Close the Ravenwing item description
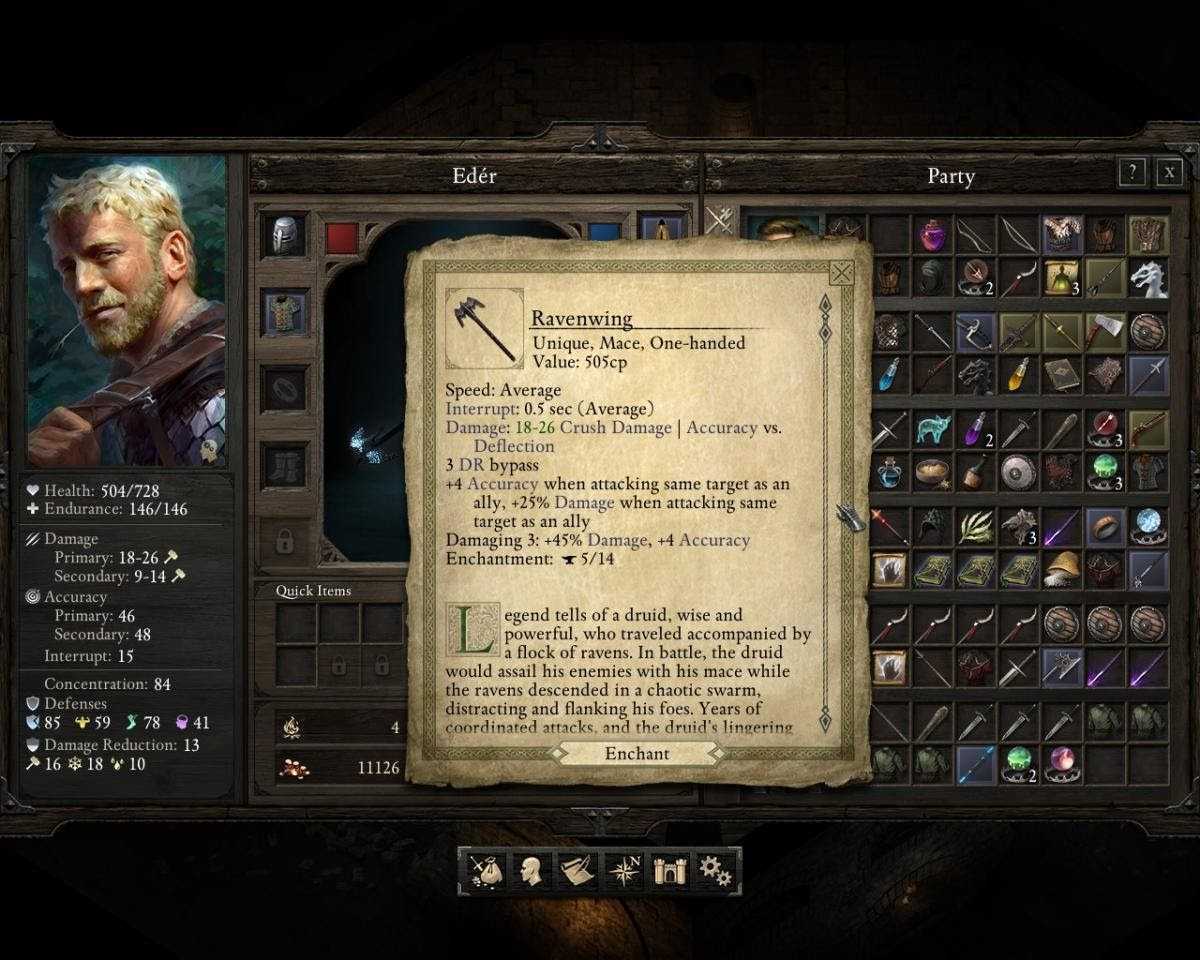This screenshot has height=960, width=1200. tap(842, 273)
